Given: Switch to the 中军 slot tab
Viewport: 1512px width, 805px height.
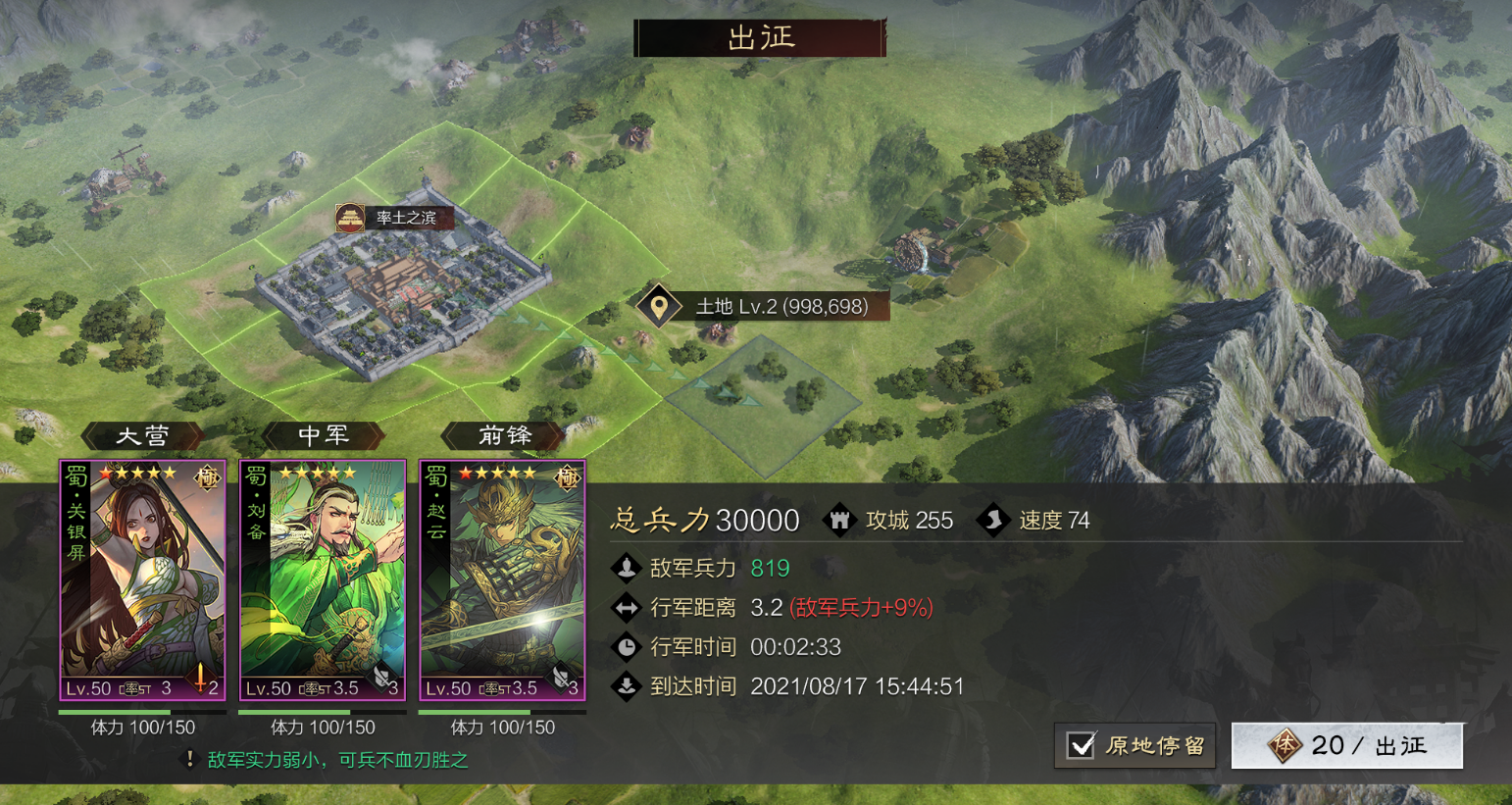Looking at the screenshot, I should (323, 435).
